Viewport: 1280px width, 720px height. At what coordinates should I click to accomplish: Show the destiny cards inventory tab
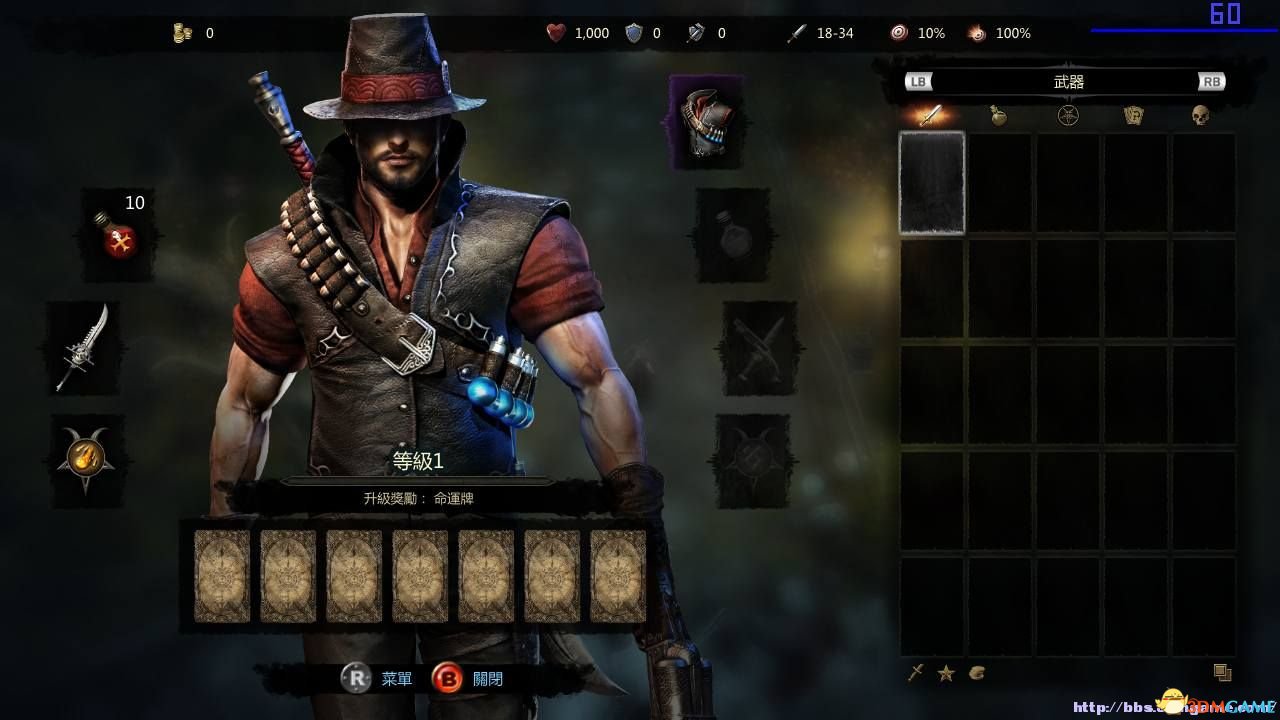1133,116
